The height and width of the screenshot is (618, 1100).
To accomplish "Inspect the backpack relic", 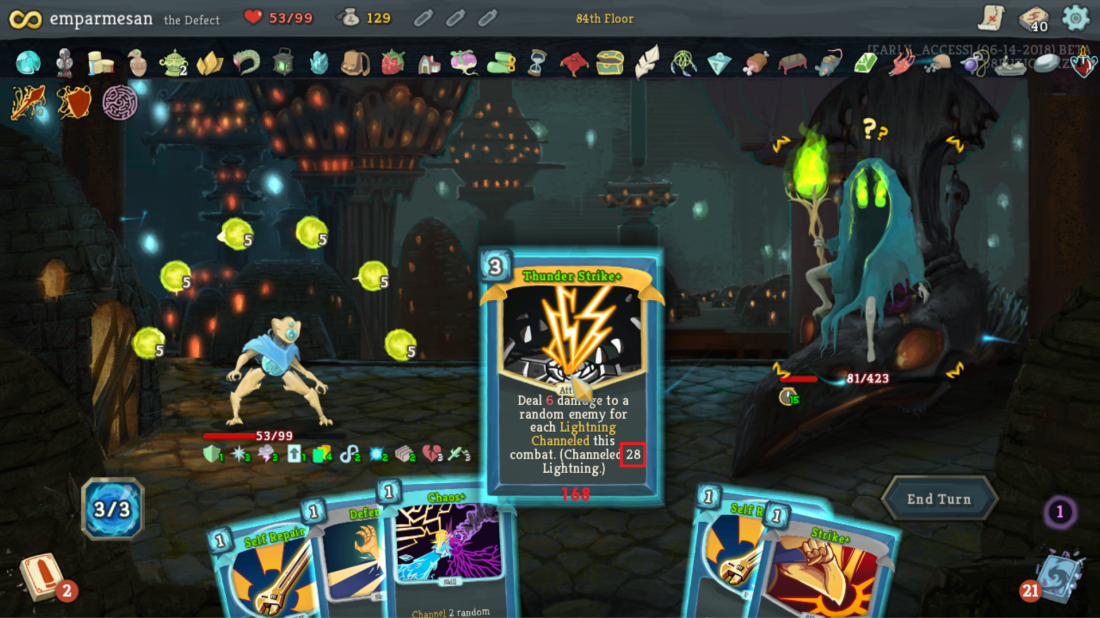I will [355, 63].
